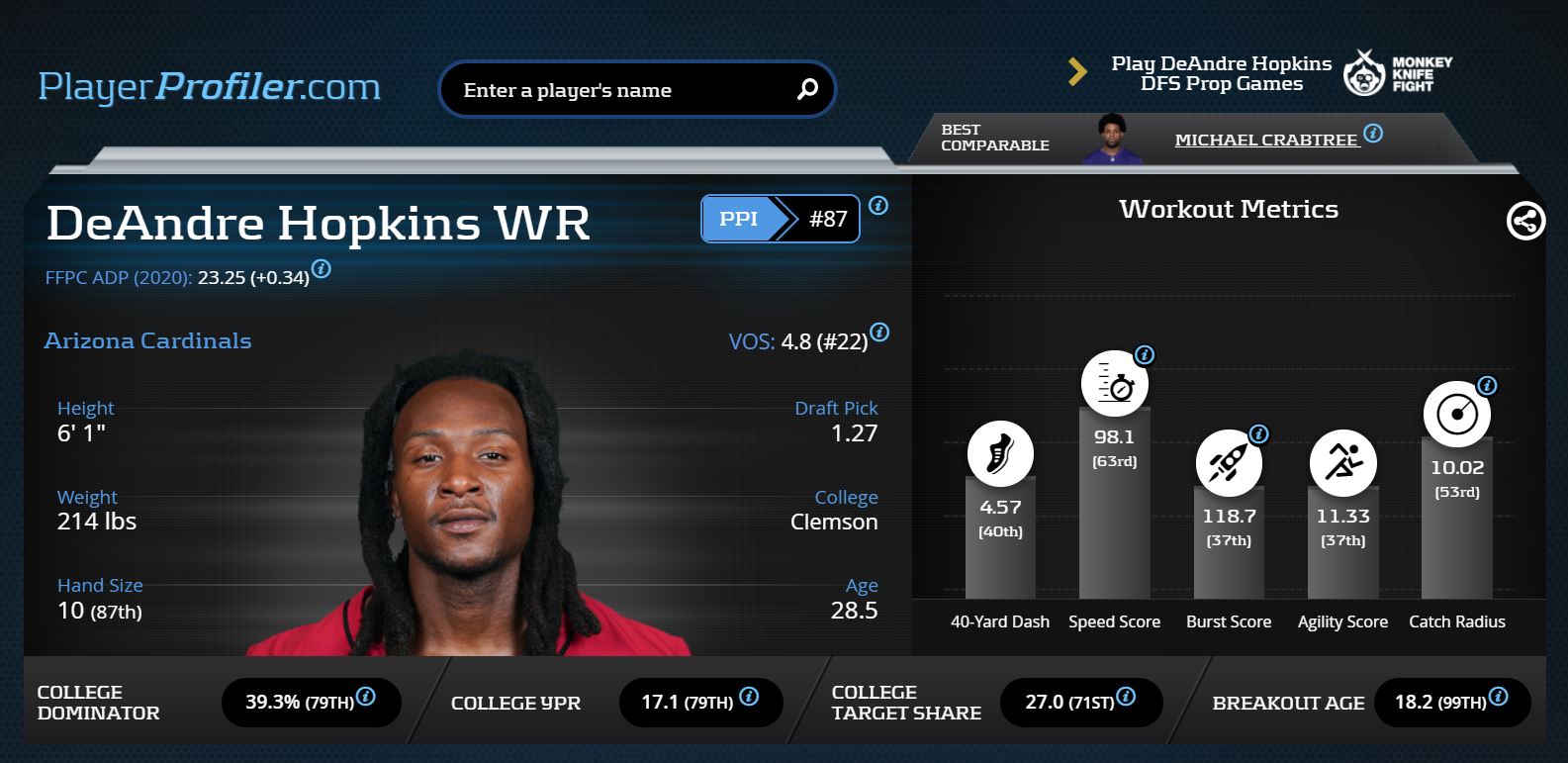Viewport: 1568px width, 763px height.
Task: Show info for the Breakout Age stat
Action: coord(1499,696)
